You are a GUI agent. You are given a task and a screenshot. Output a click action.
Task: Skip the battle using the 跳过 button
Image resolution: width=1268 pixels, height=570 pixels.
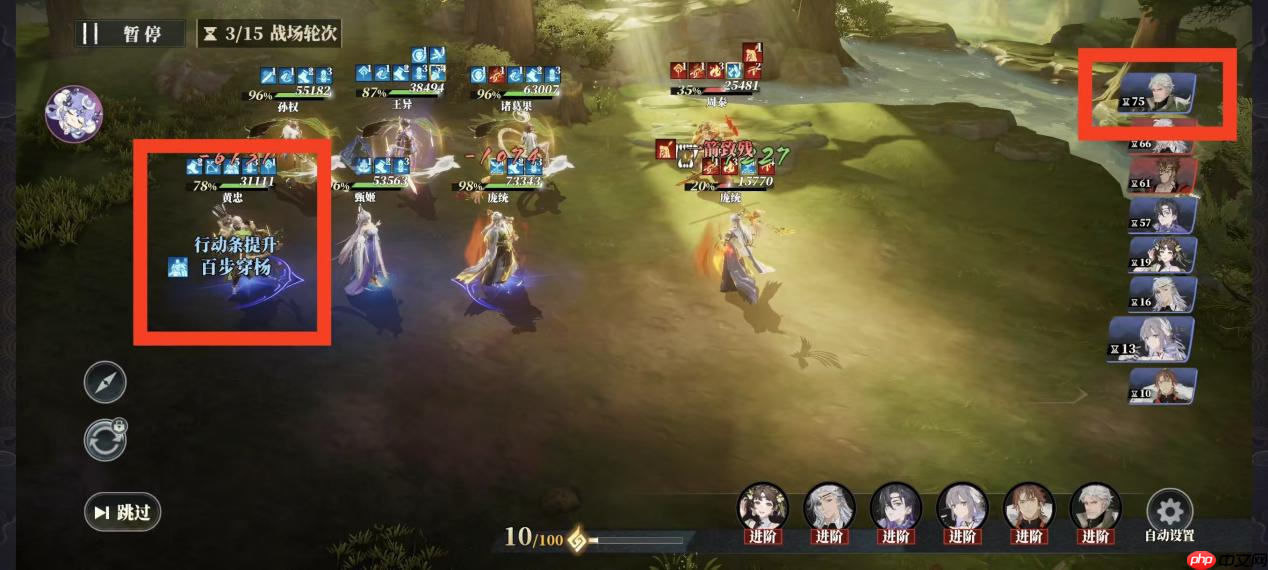pyautogui.click(x=123, y=512)
